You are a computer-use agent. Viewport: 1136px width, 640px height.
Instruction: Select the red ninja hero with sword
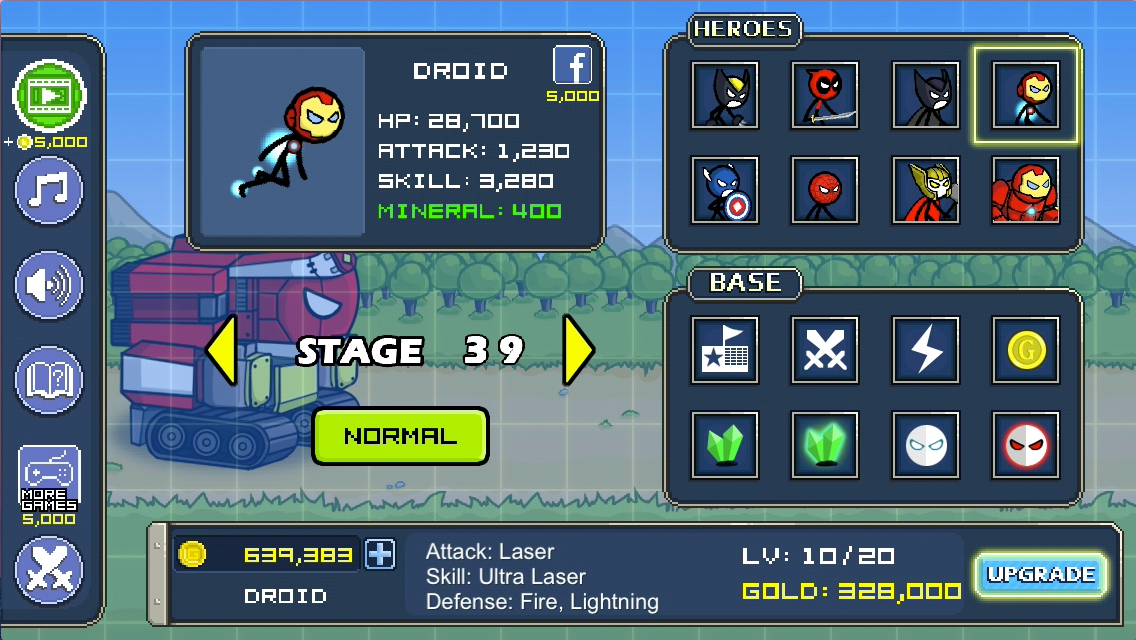[x=825, y=95]
